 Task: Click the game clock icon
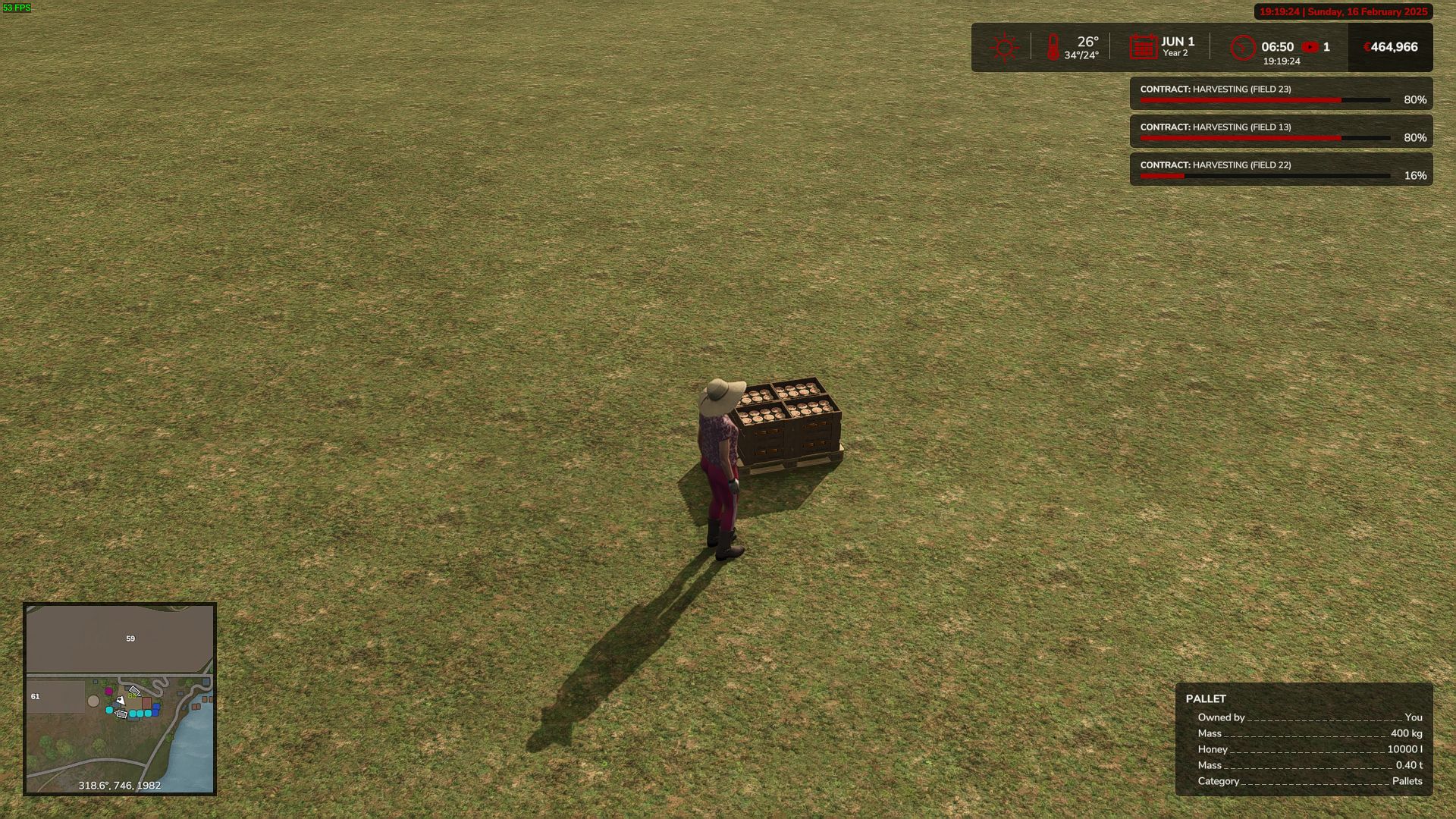pyautogui.click(x=1243, y=48)
